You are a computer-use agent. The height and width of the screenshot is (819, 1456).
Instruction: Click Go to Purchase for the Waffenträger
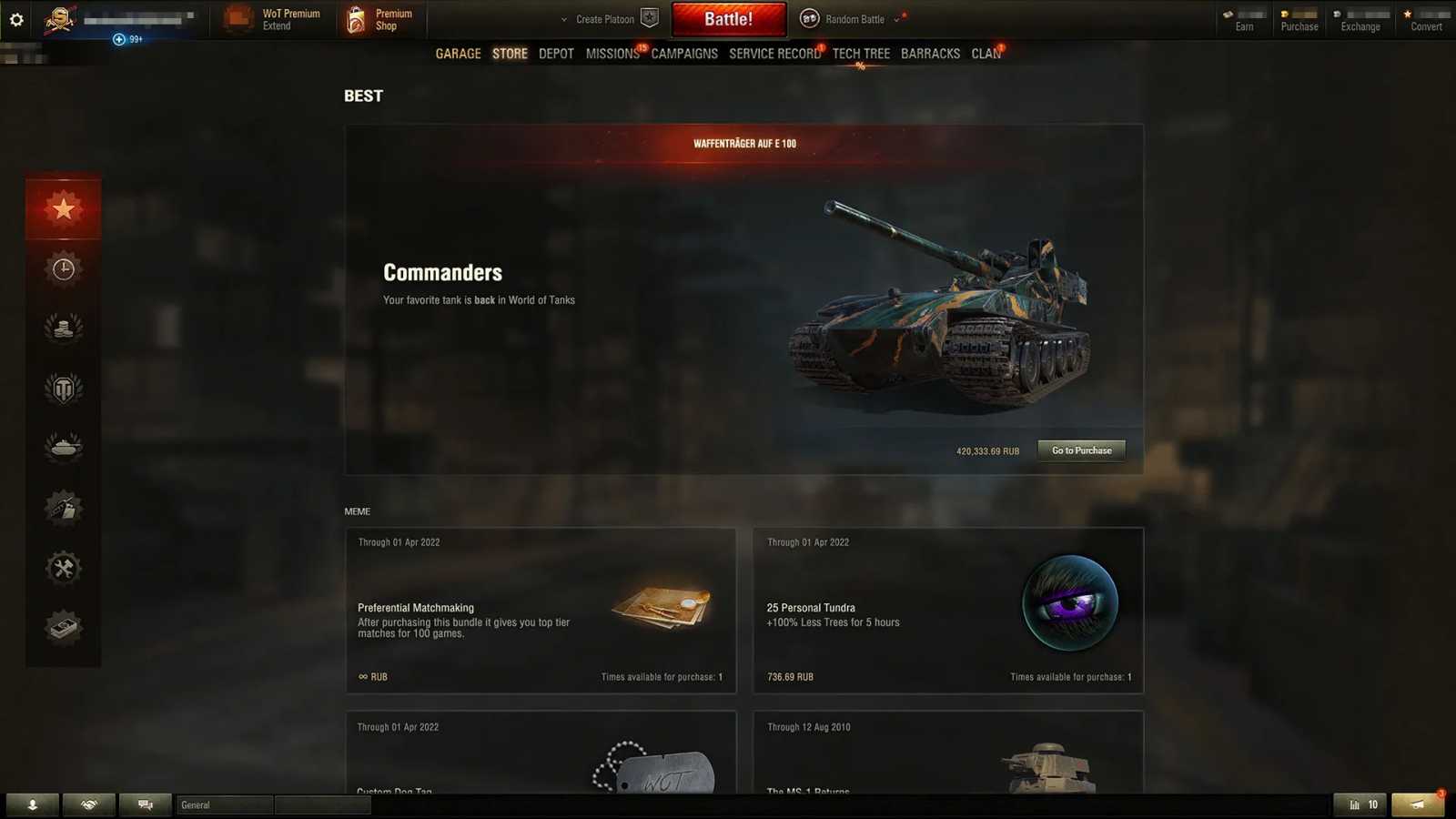(x=1081, y=450)
